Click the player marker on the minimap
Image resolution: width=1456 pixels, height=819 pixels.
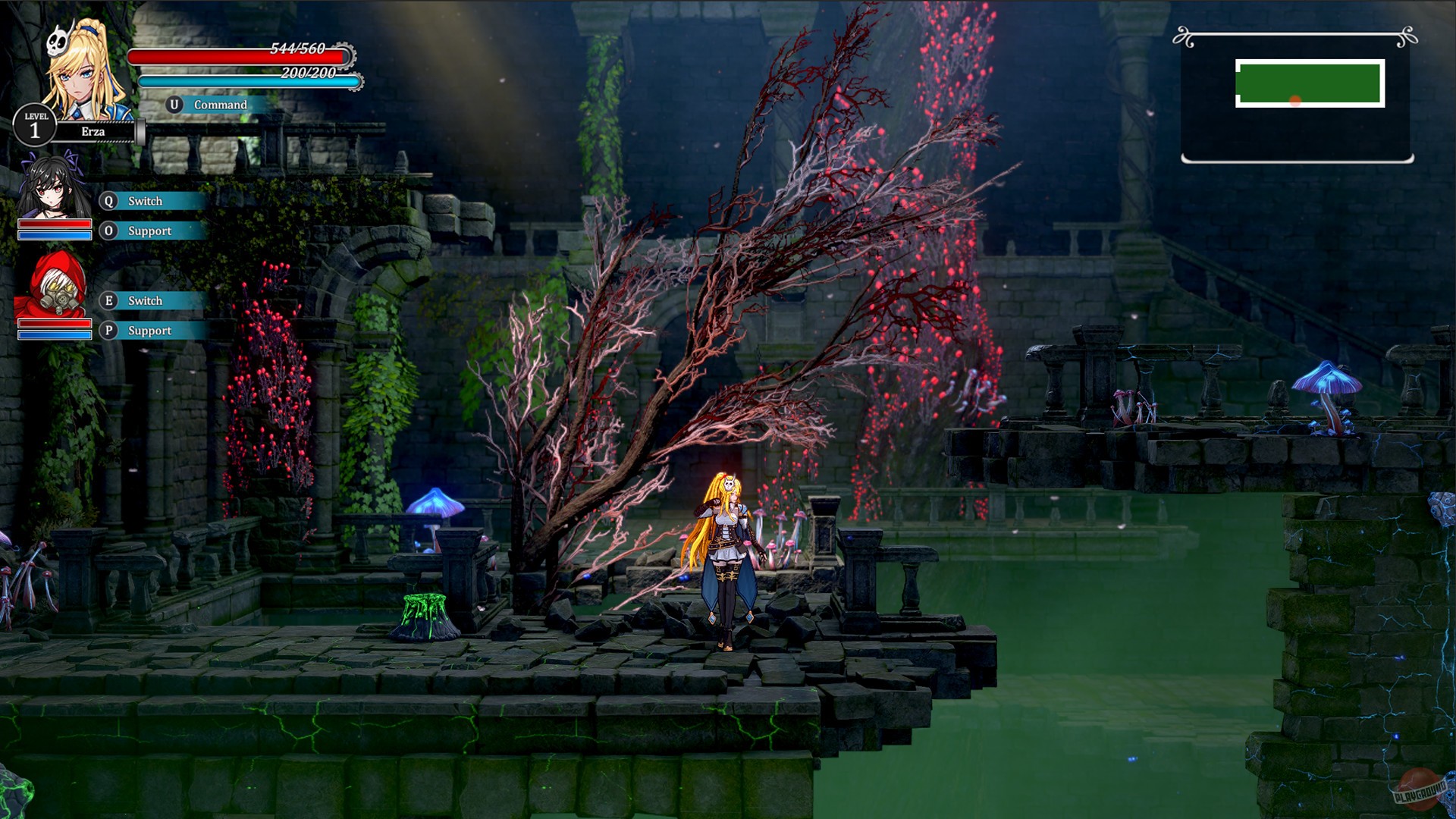click(1294, 99)
